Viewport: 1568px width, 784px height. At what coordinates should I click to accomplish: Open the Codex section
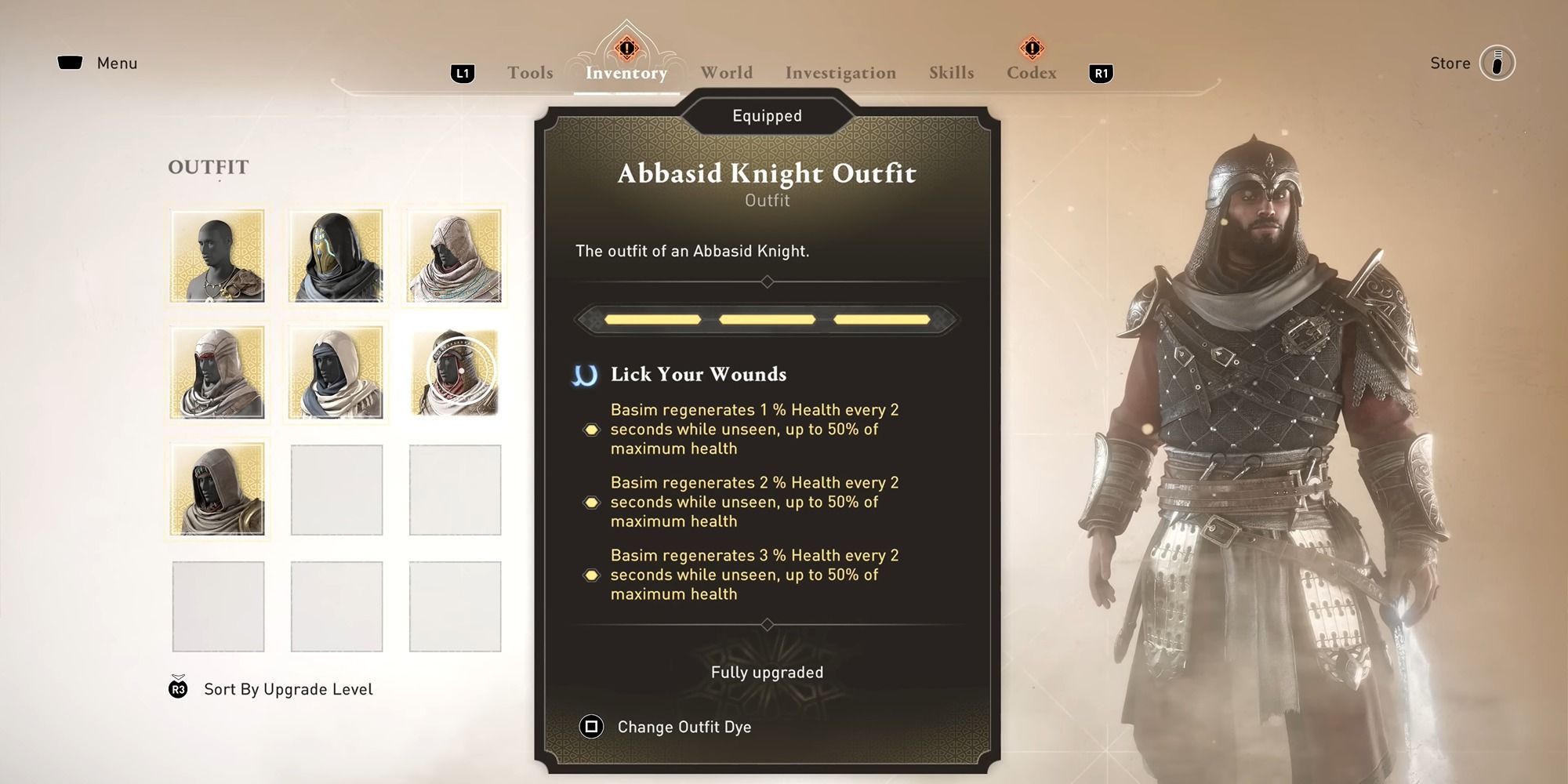1031,72
